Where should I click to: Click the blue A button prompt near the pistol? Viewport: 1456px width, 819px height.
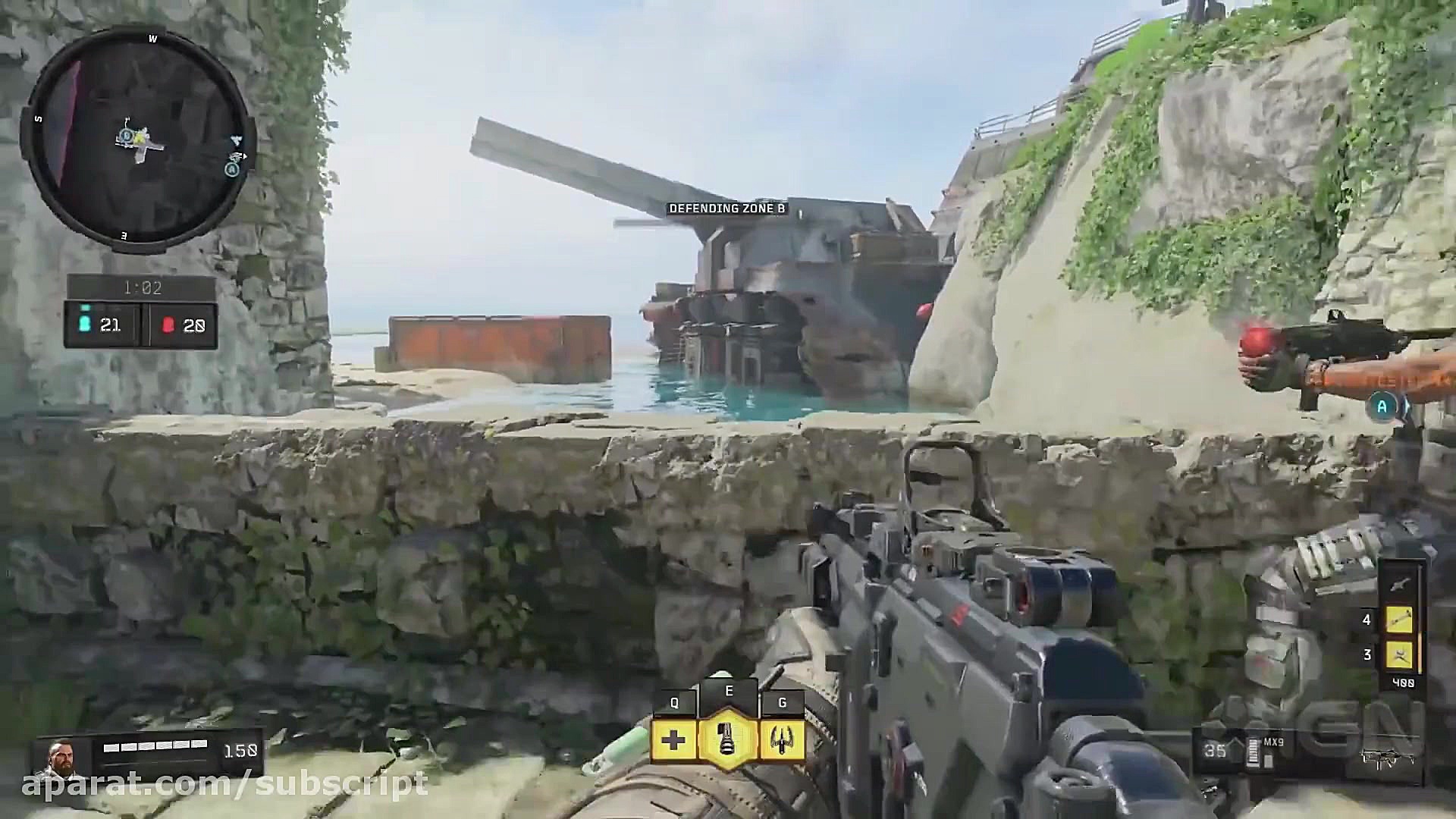point(1382,408)
